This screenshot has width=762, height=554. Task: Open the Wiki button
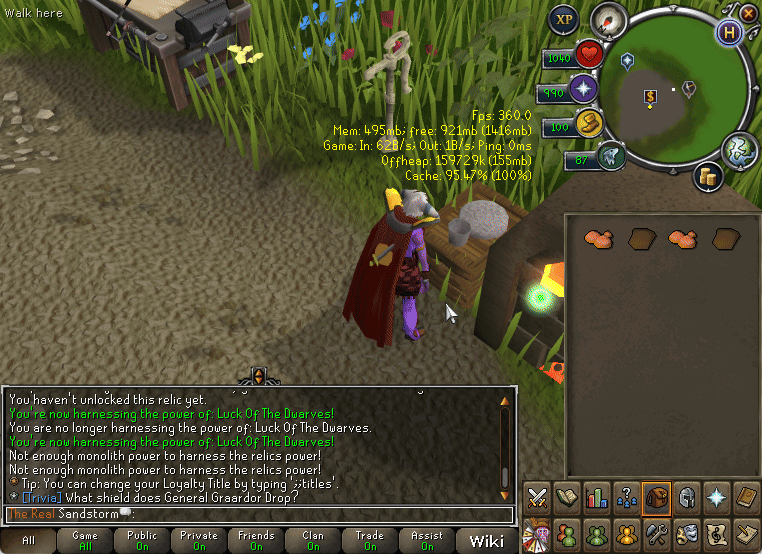click(x=487, y=541)
